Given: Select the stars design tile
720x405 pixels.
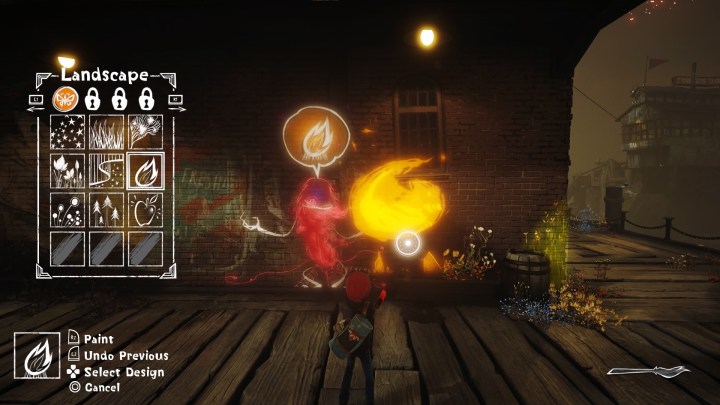Looking at the screenshot, I should [68, 132].
